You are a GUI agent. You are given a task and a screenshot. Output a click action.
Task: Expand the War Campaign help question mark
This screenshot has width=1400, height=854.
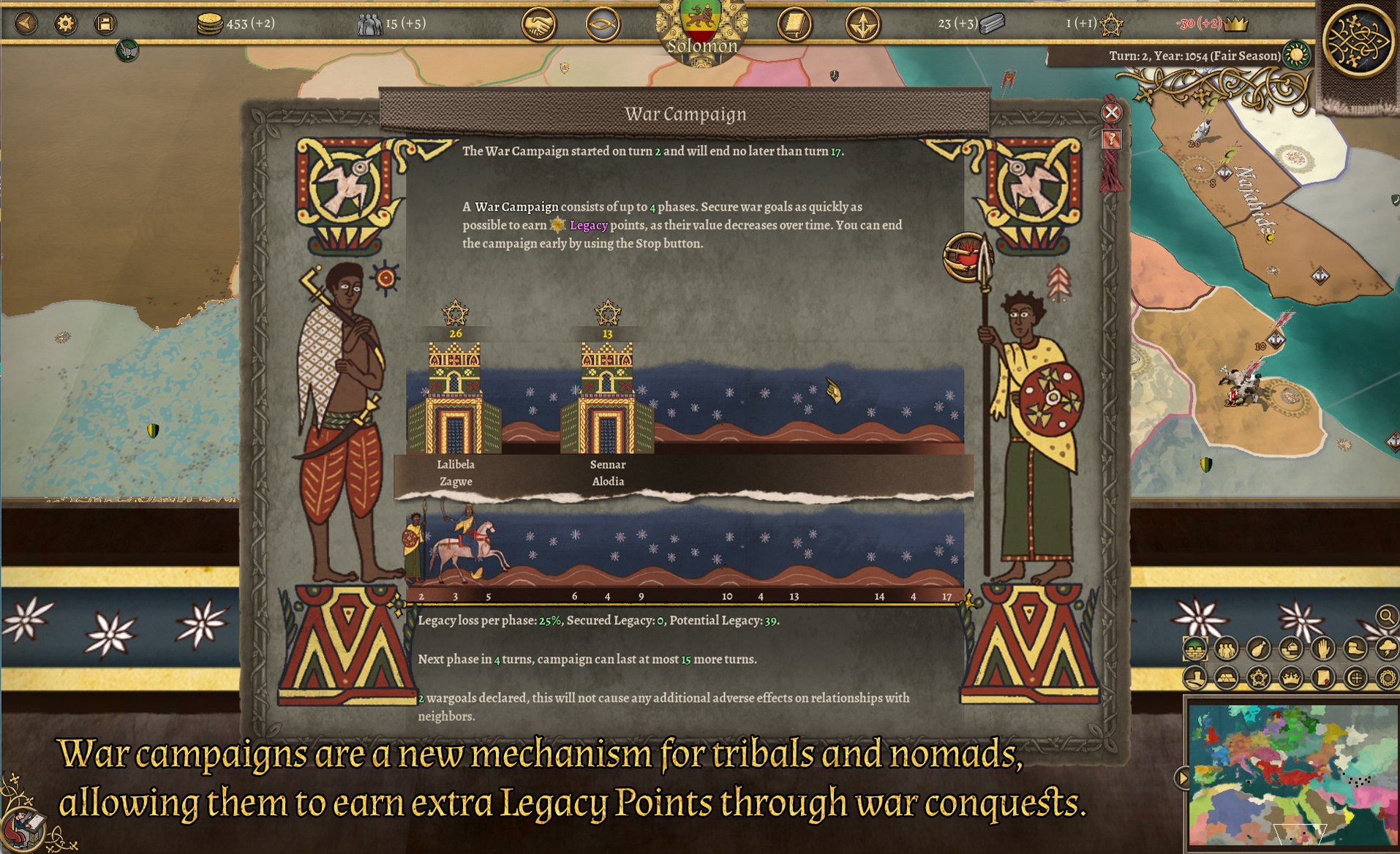[1112, 139]
